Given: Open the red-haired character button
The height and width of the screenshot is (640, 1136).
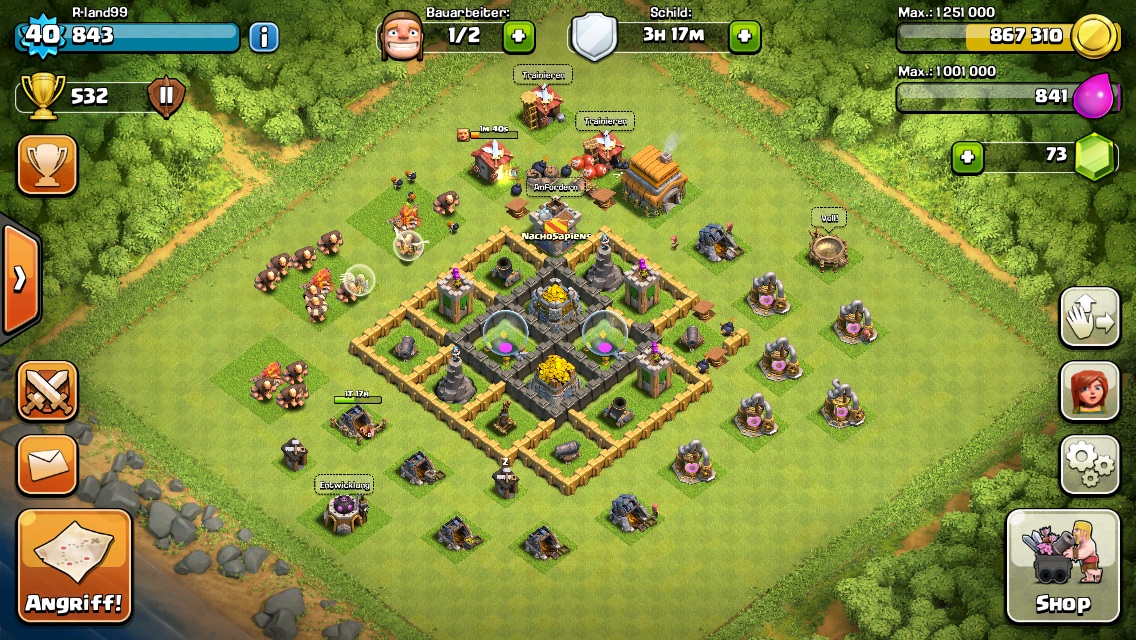Looking at the screenshot, I should pyautogui.click(x=1089, y=391).
